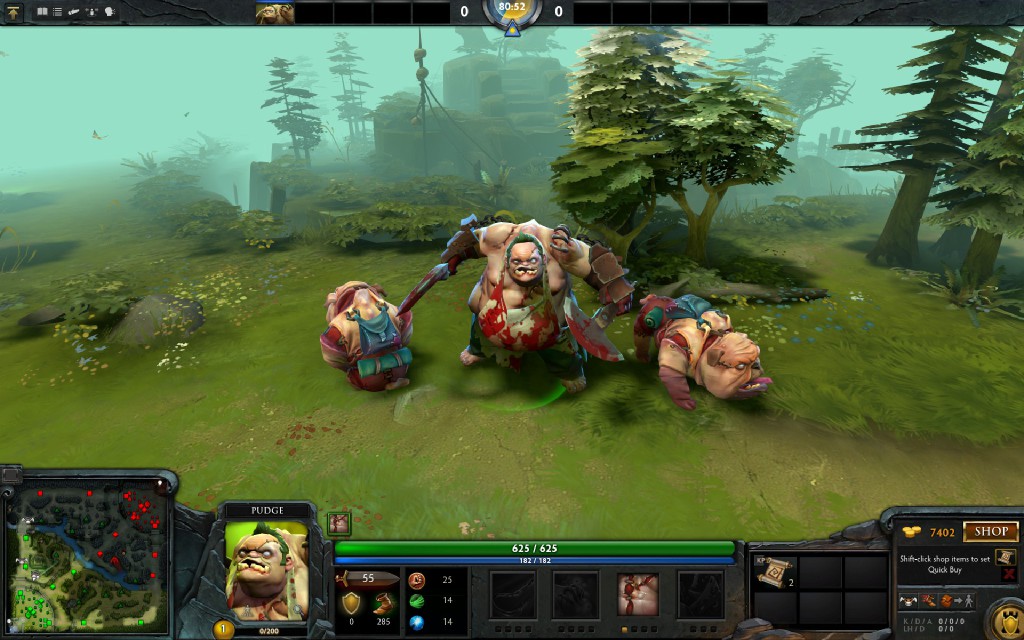
Task: Open the list icon in top-left bar
Action: point(58,13)
